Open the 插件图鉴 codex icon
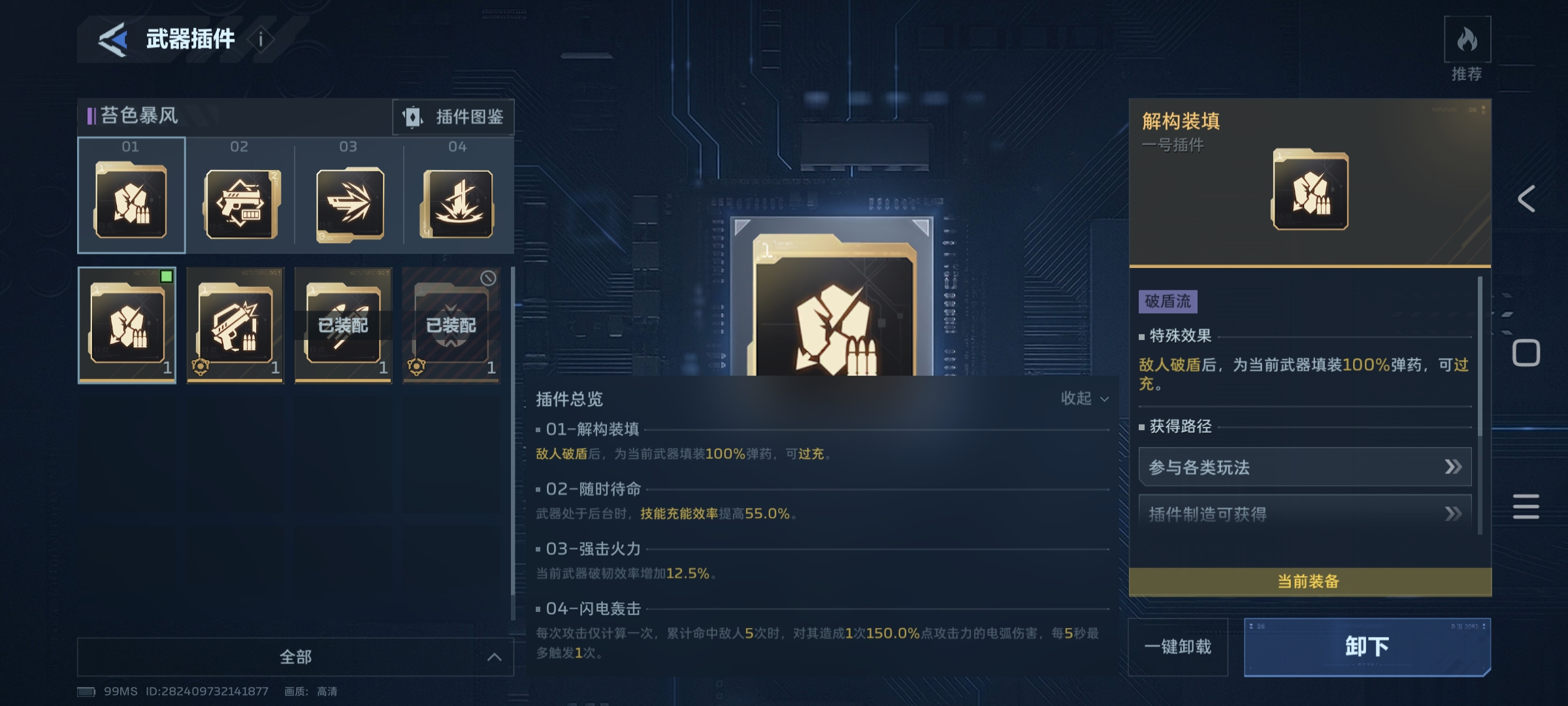Screen dimensions: 1568x706 [453, 118]
